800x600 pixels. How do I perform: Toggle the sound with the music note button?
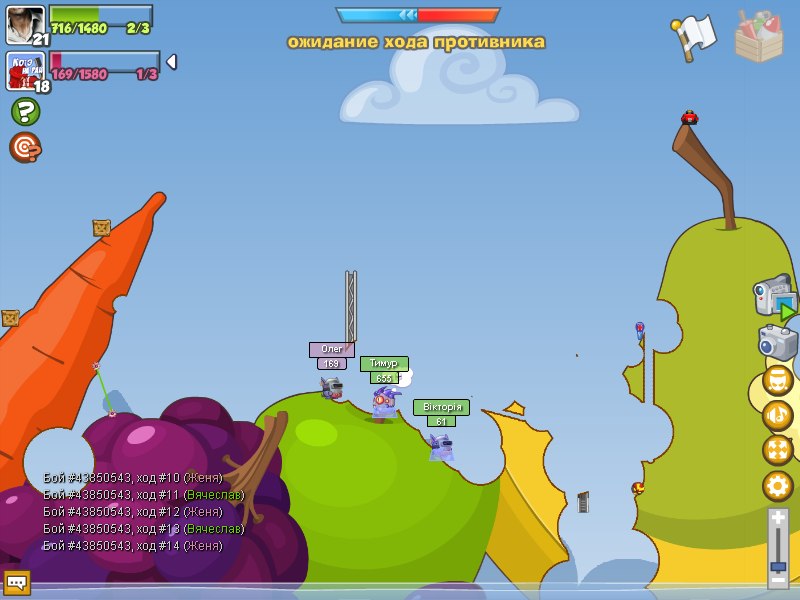click(x=777, y=416)
